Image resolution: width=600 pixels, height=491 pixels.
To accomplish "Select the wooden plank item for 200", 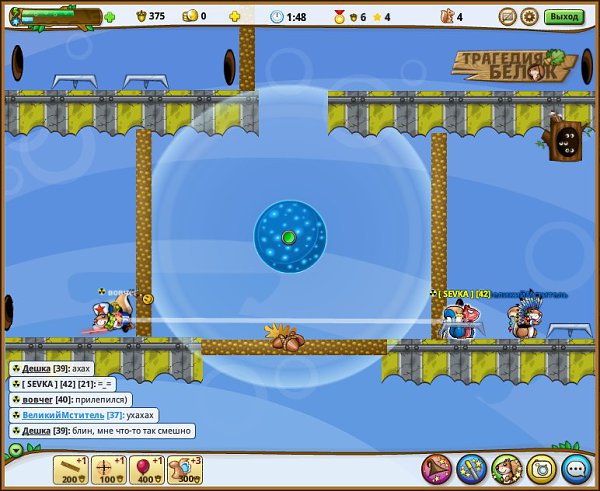I will coord(71,468).
